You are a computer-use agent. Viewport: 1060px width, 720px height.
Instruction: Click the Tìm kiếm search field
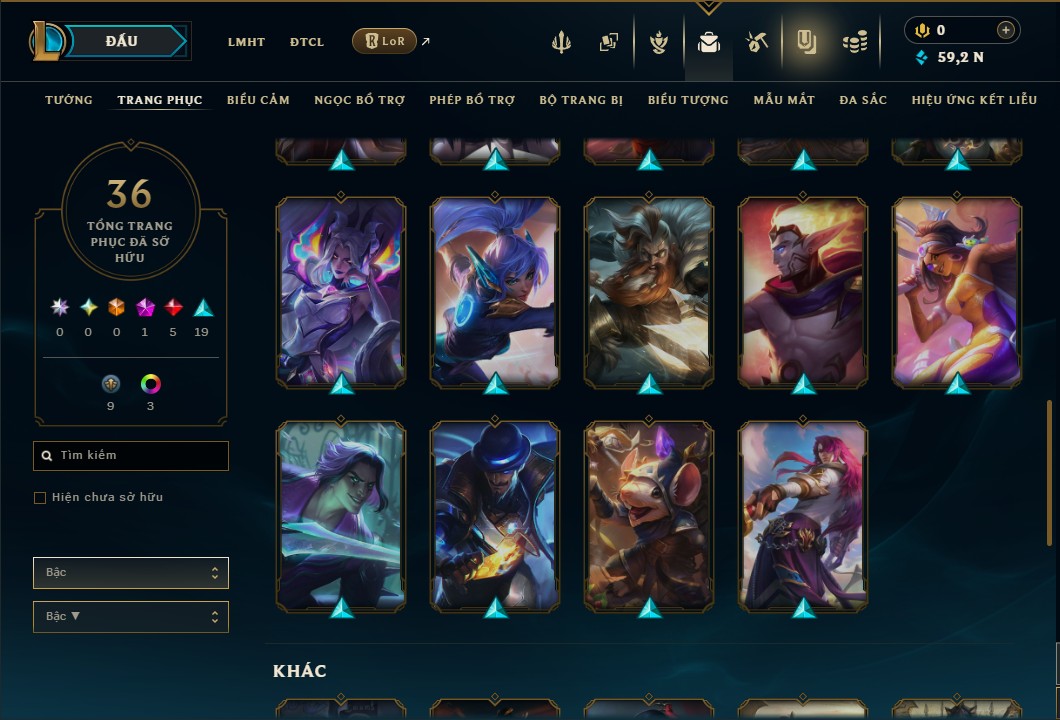click(131, 456)
